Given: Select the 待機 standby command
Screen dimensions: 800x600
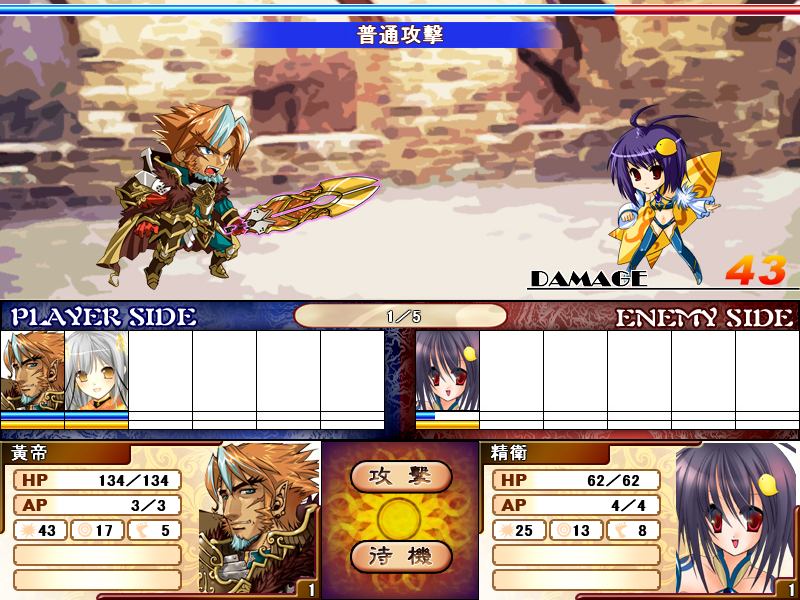Looking at the screenshot, I should pos(401,556).
